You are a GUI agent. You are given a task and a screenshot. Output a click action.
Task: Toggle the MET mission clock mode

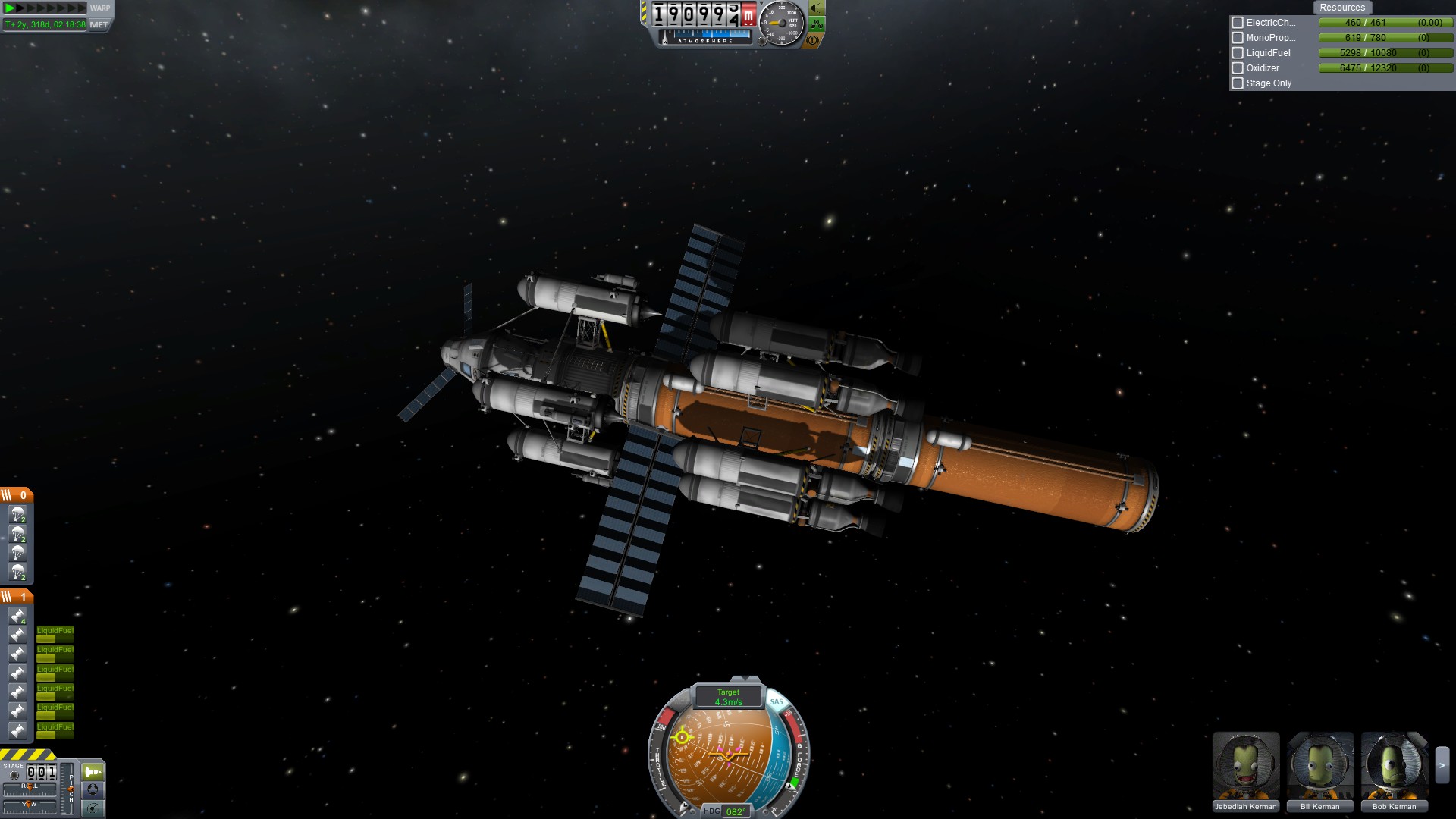click(x=99, y=24)
